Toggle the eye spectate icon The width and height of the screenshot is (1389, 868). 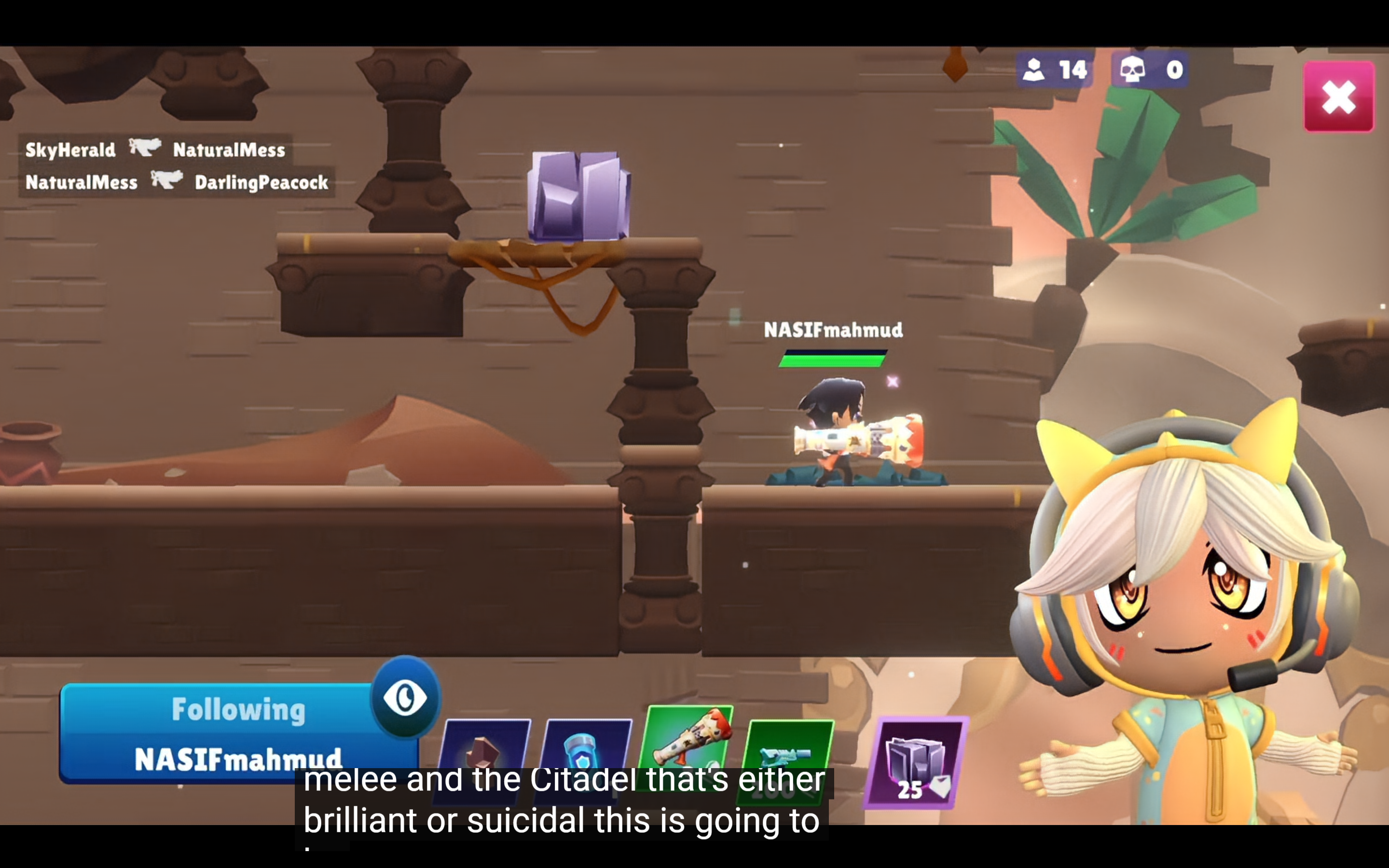pos(405,697)
